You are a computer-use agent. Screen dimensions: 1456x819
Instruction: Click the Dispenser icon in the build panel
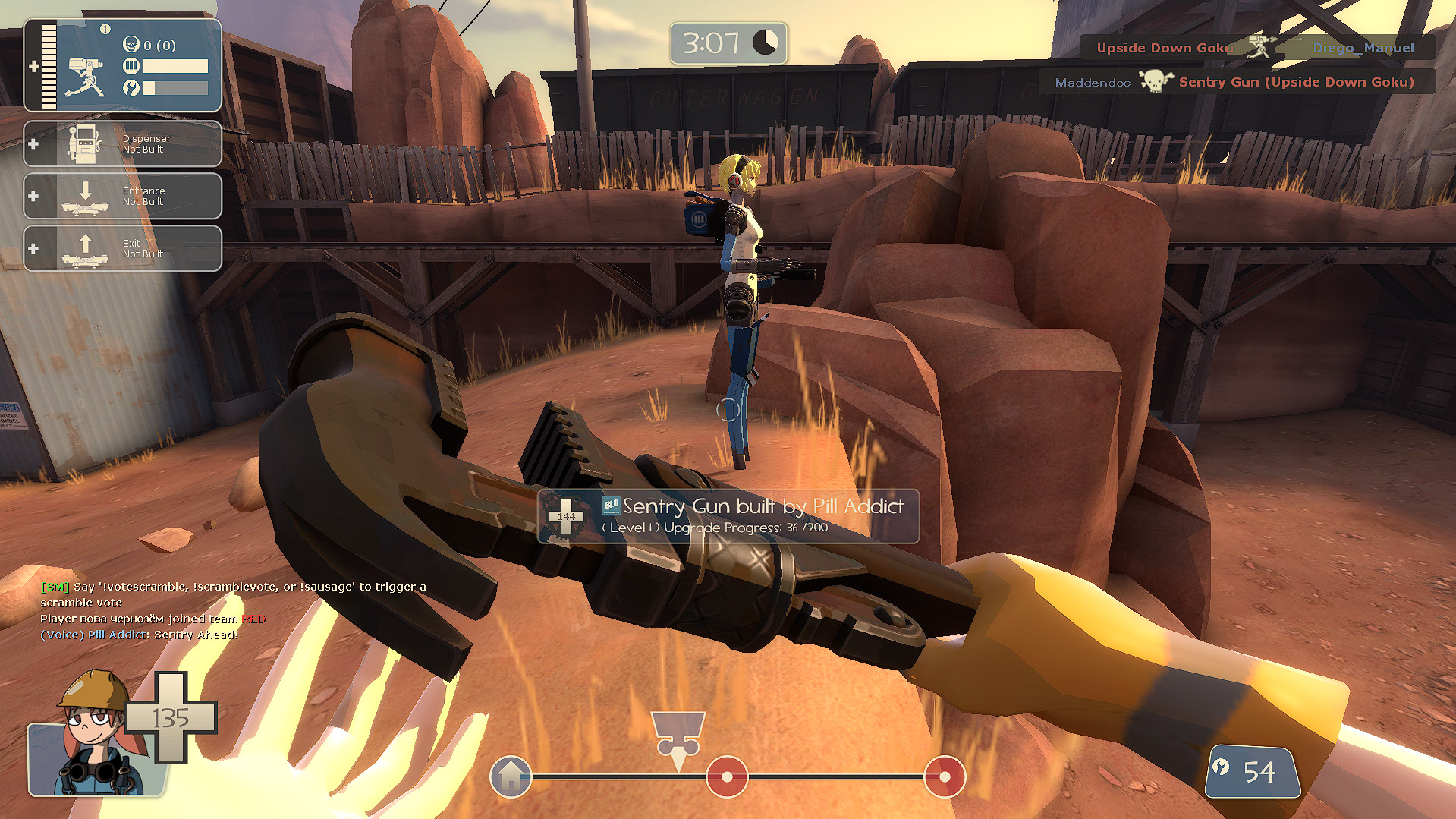[86, 143]
